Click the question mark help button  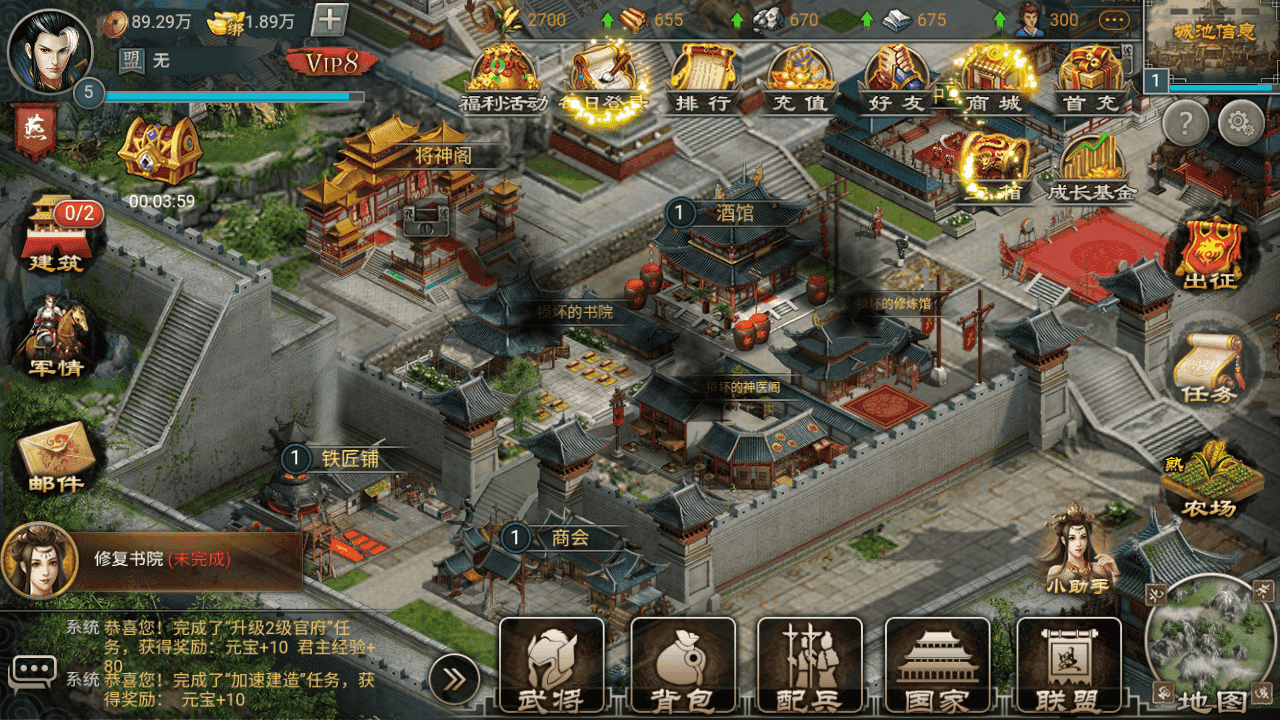[x=1186, y=124]
